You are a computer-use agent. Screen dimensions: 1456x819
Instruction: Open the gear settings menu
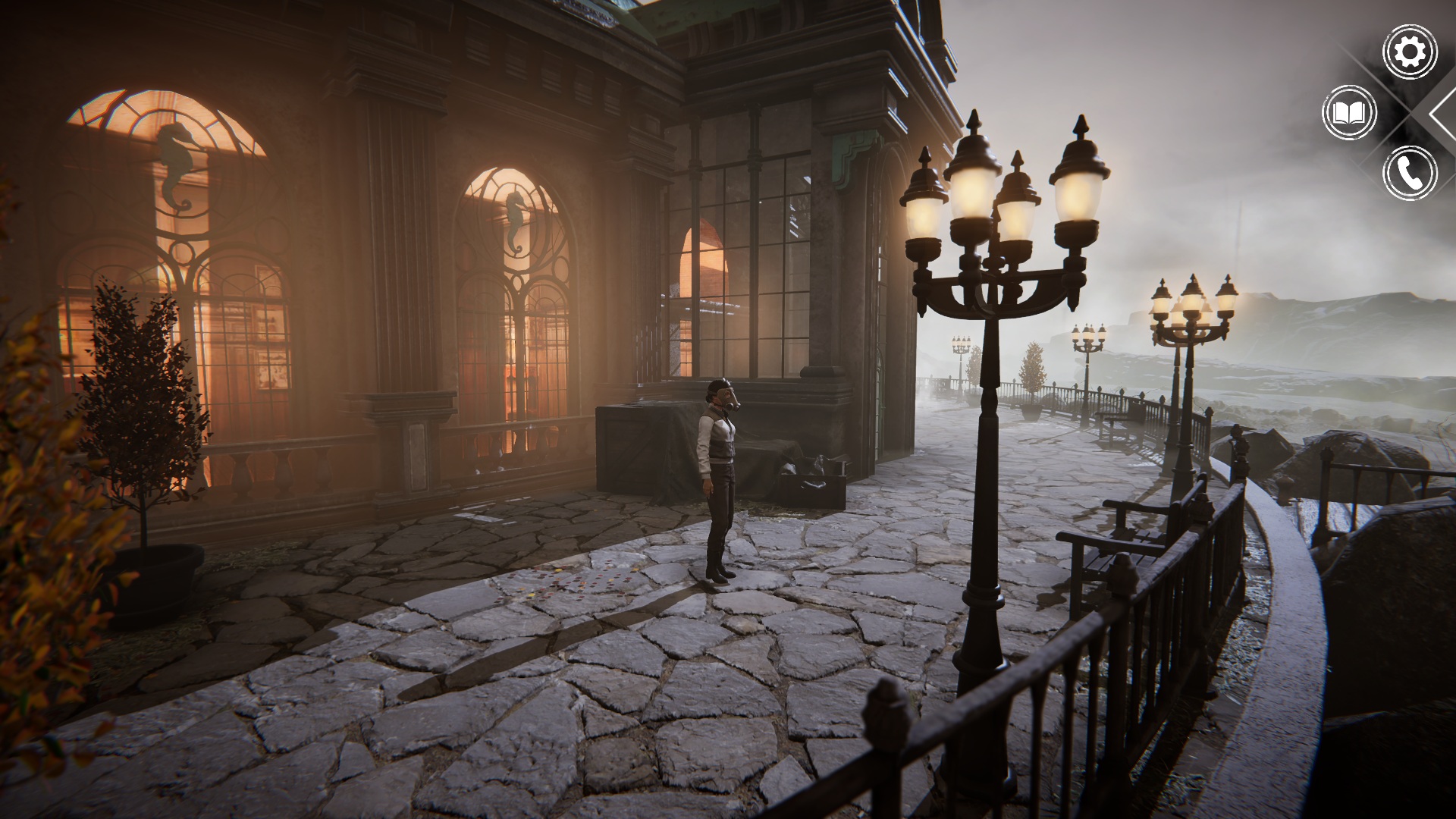click(x=1410, y=52)
